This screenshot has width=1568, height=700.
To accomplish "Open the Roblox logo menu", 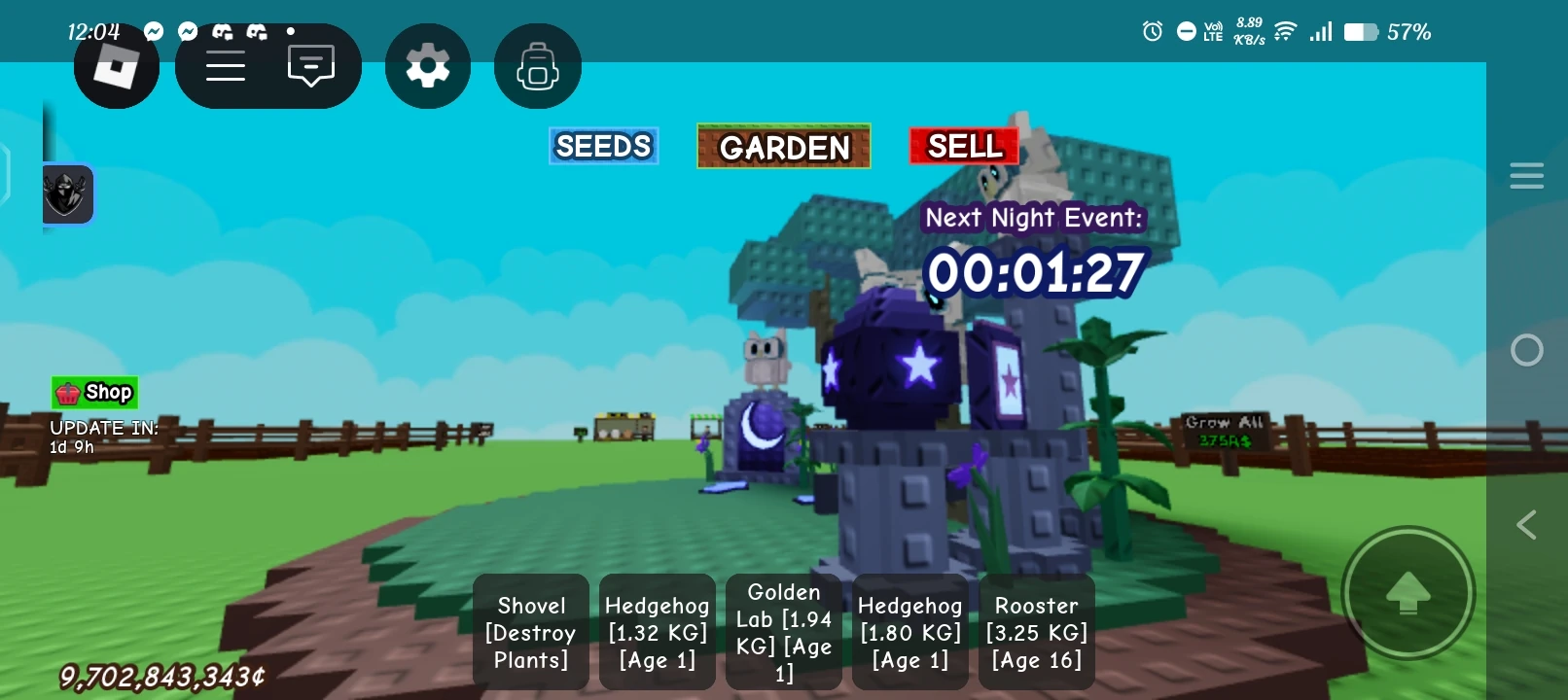I will coord(116,64).
